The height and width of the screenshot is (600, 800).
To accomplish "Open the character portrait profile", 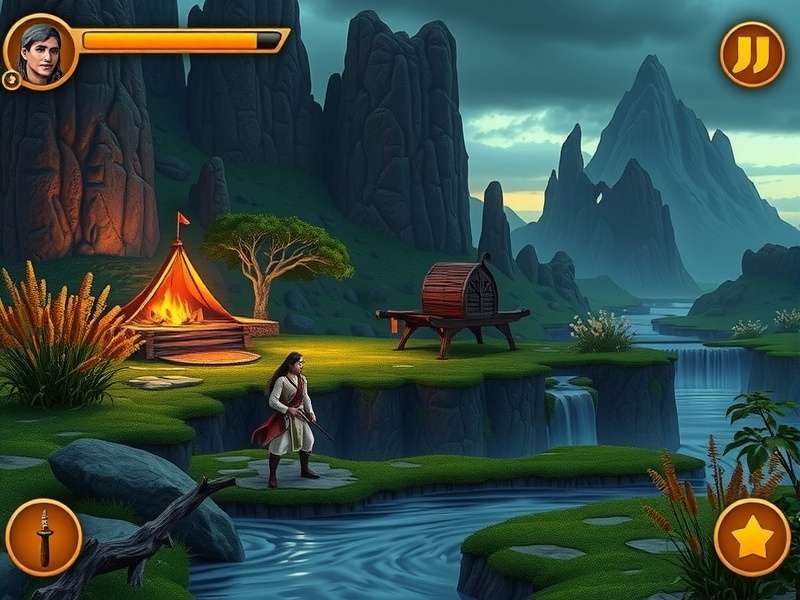I will click(39, 51).
